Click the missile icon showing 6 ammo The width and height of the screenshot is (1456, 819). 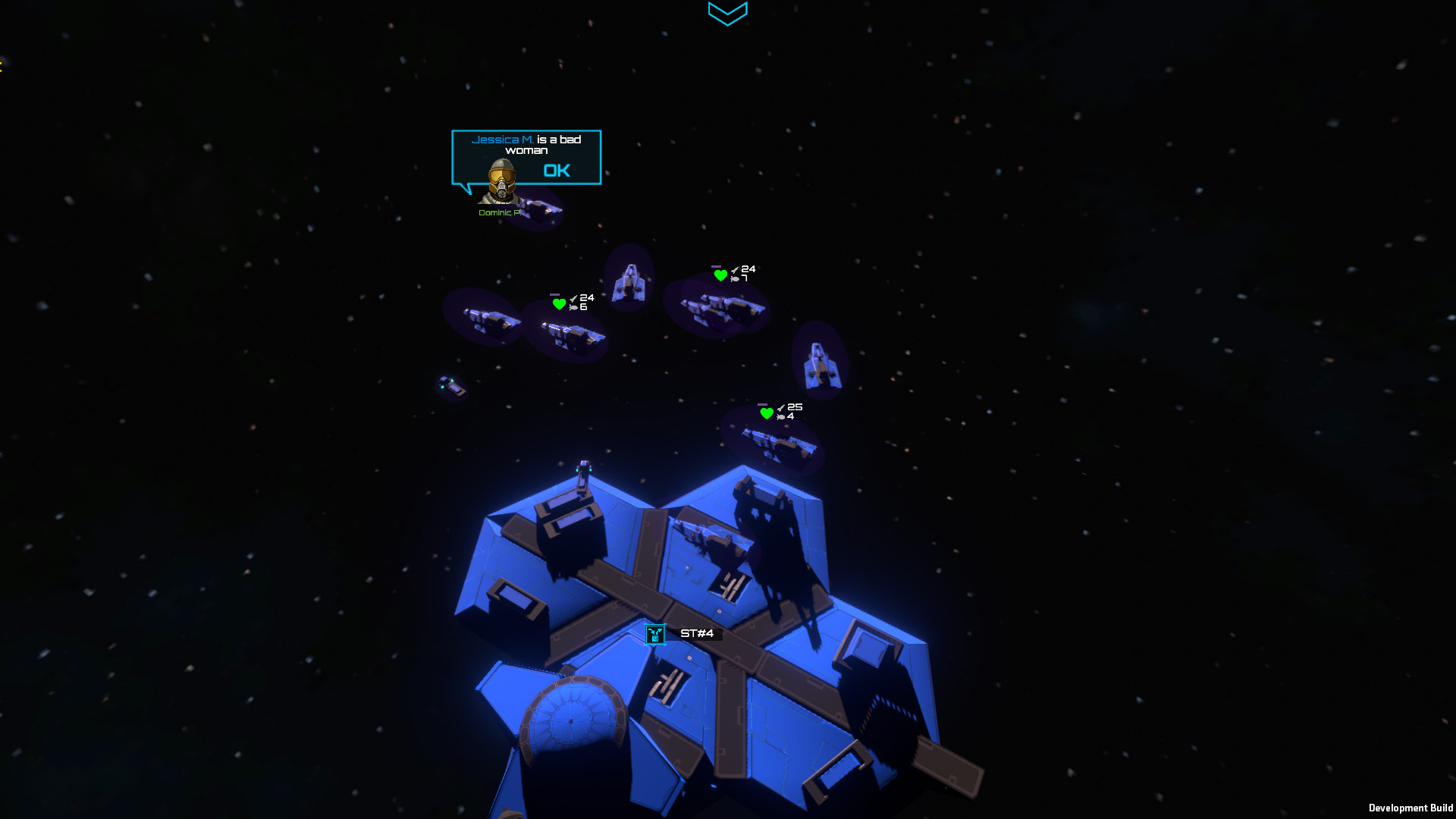[x=574, y=308]
